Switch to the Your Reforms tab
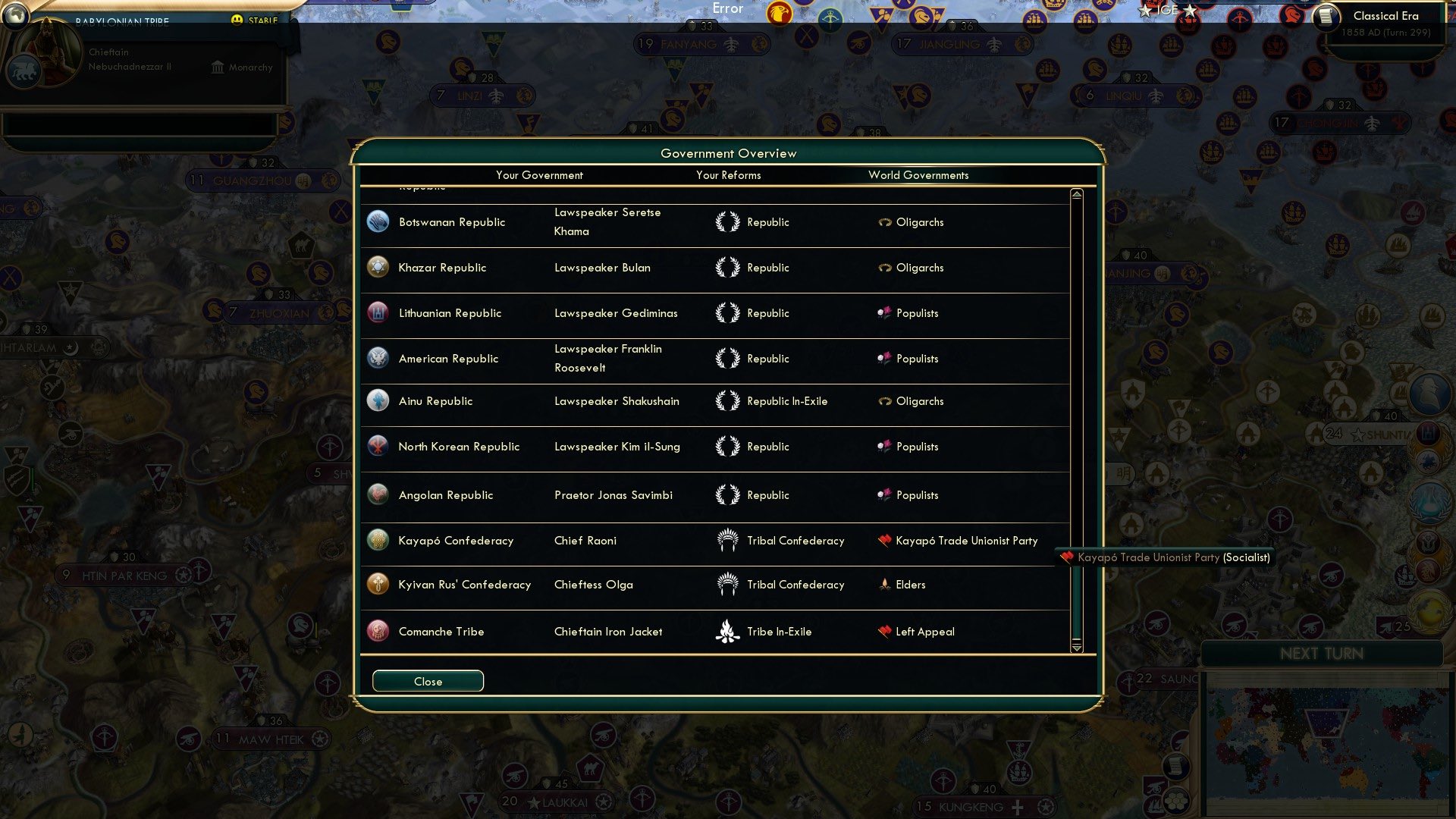Viewport: 1456px width, 819px height. 729,175
